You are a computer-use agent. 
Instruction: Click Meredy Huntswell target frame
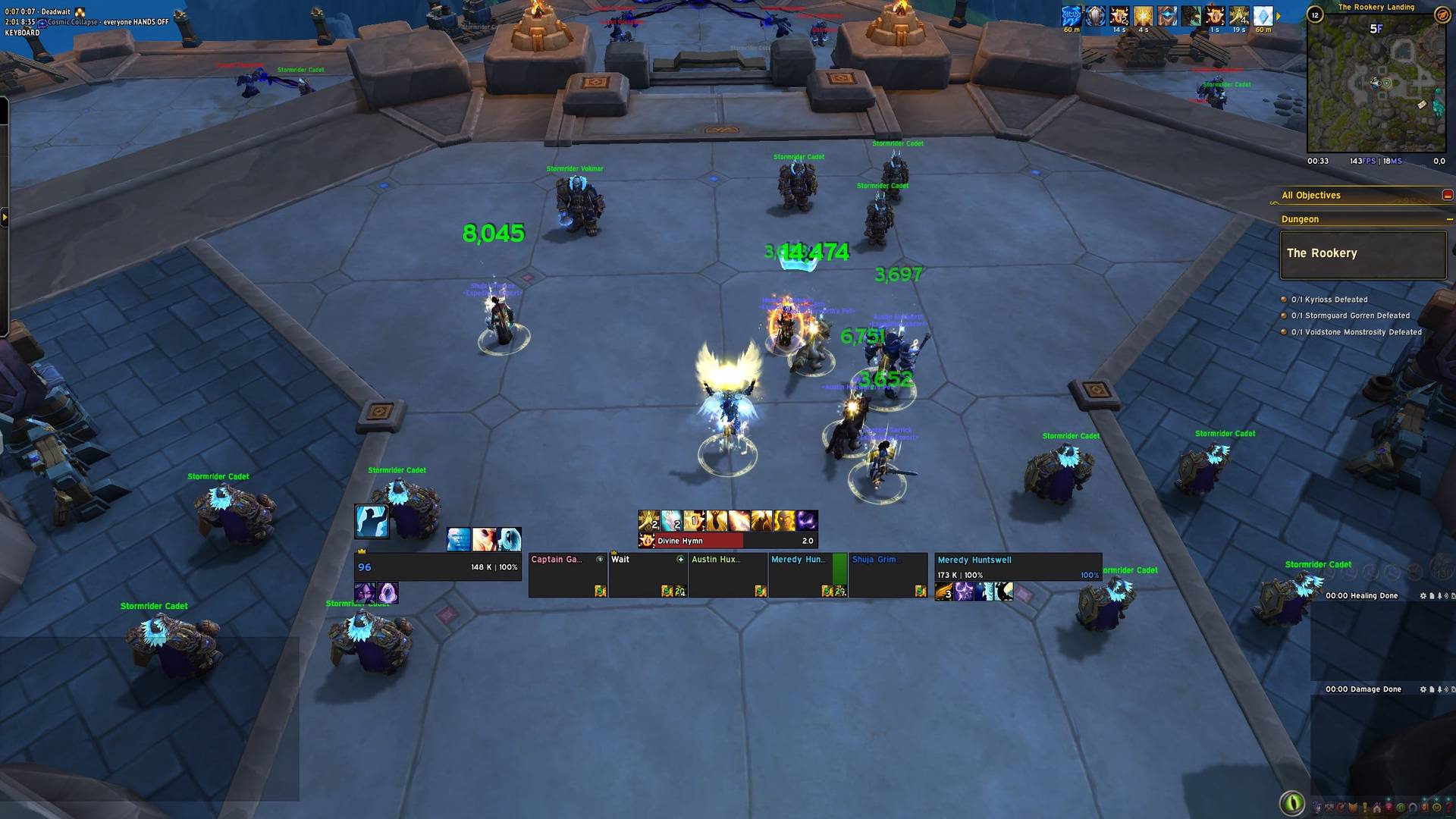(x=1016, y=567)
